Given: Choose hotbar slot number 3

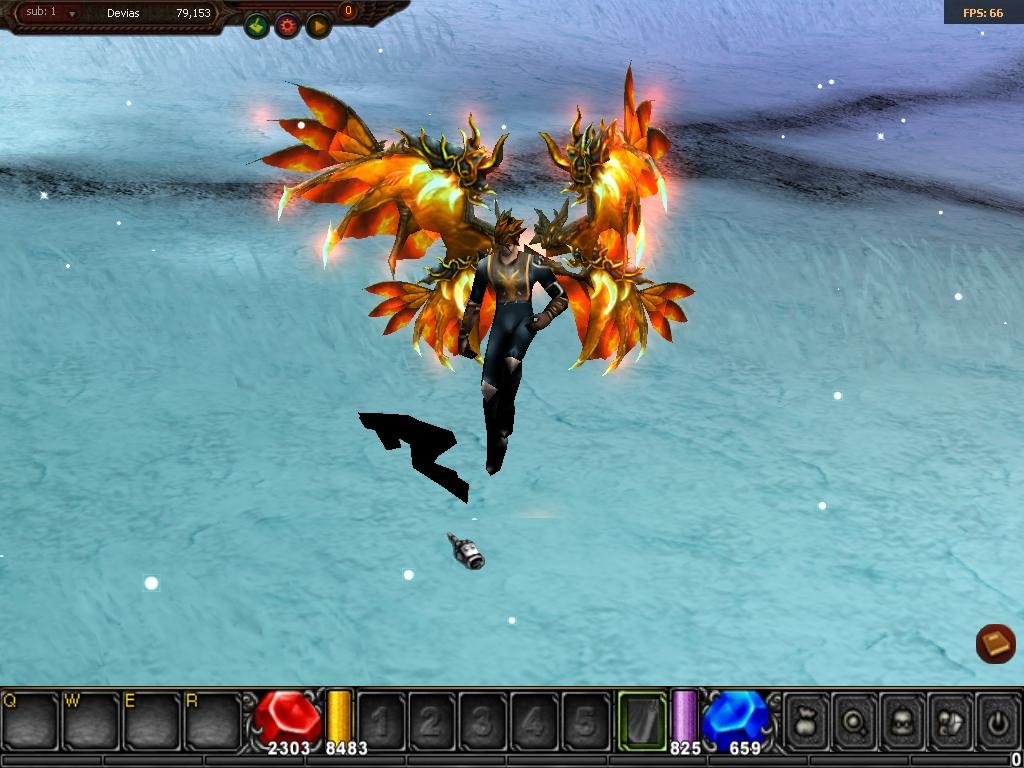Looking at the screenshot, I should (484, 721).
